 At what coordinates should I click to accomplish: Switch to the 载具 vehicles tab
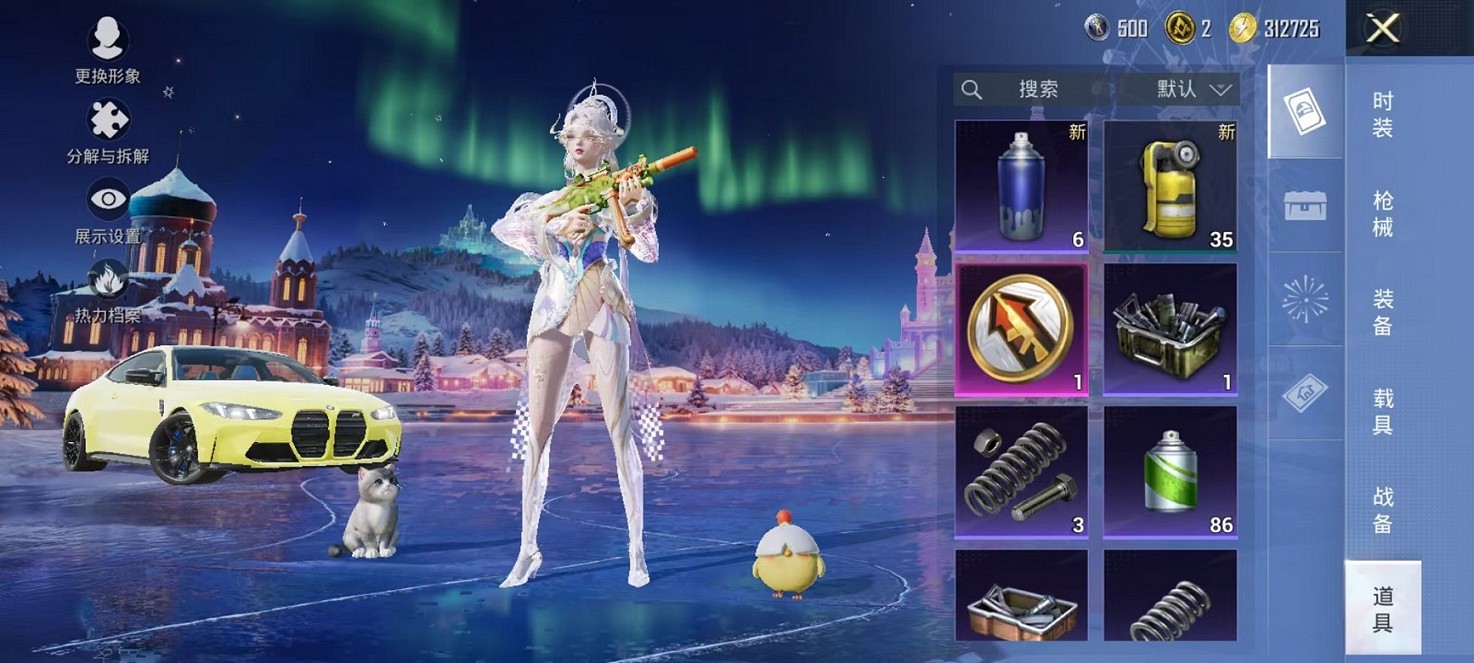(1382, 411)
